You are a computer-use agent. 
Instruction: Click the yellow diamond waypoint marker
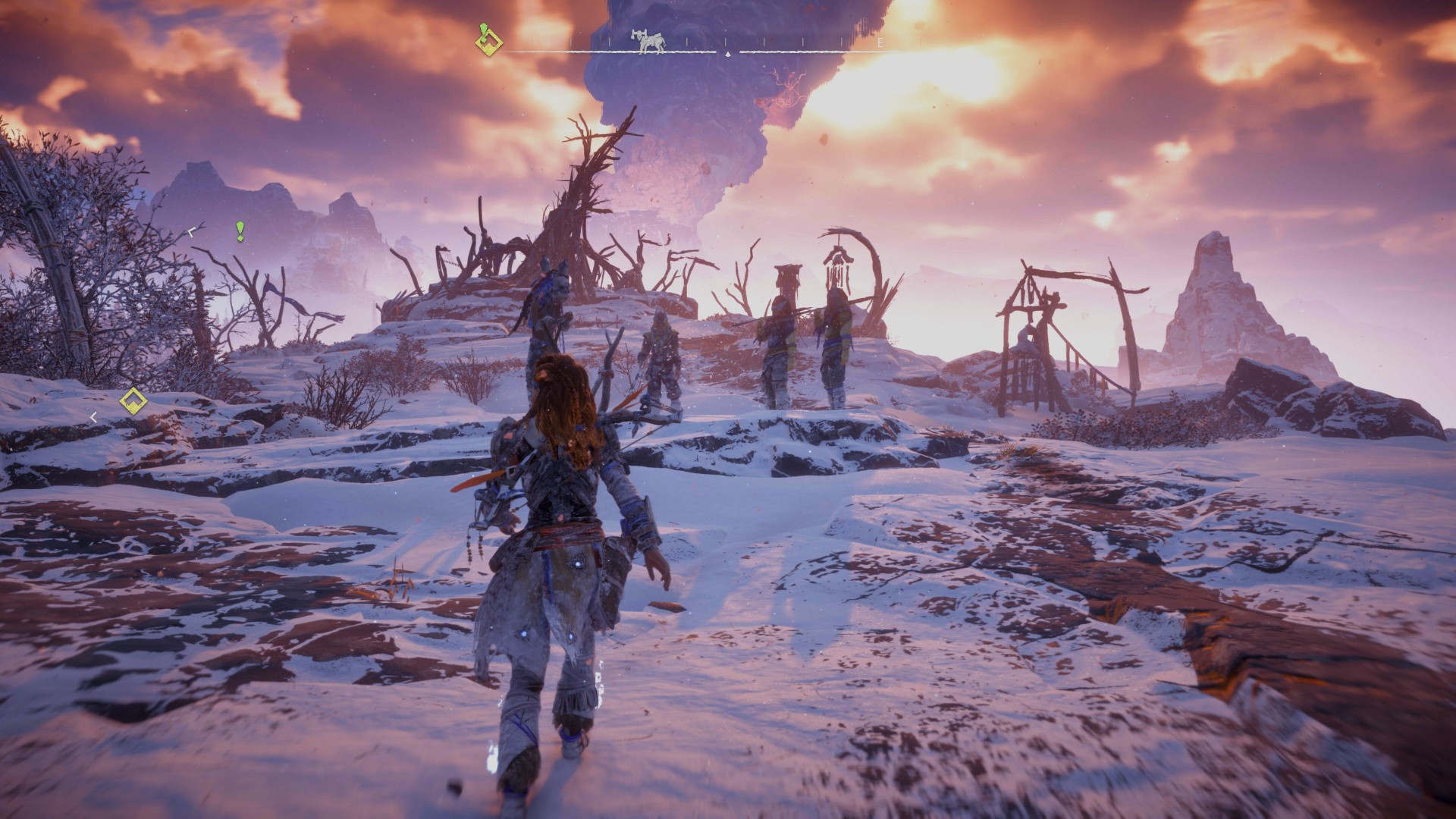pyautogui.click(x=133, y=401)
